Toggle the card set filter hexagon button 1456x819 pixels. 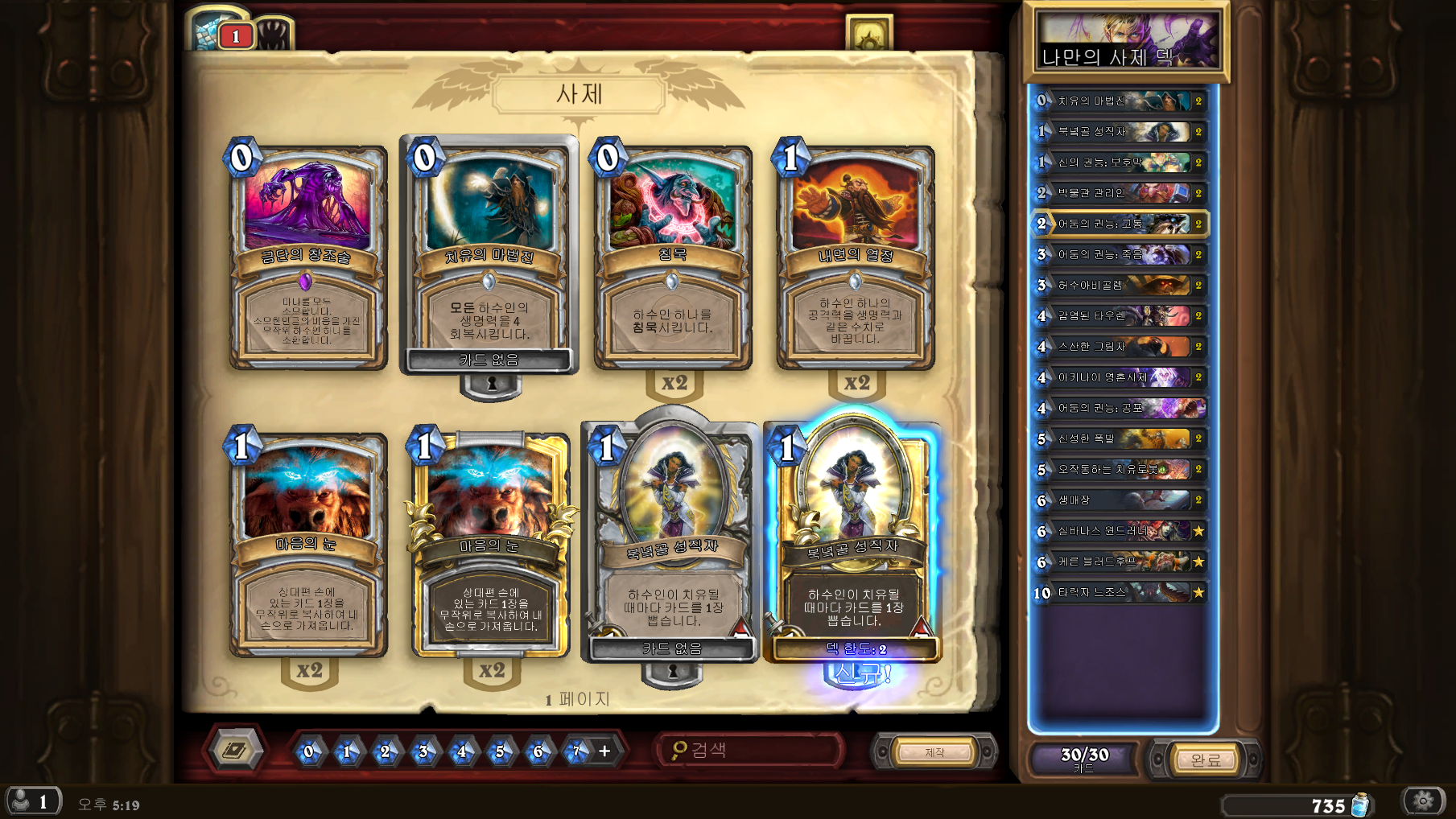[234, 751]
